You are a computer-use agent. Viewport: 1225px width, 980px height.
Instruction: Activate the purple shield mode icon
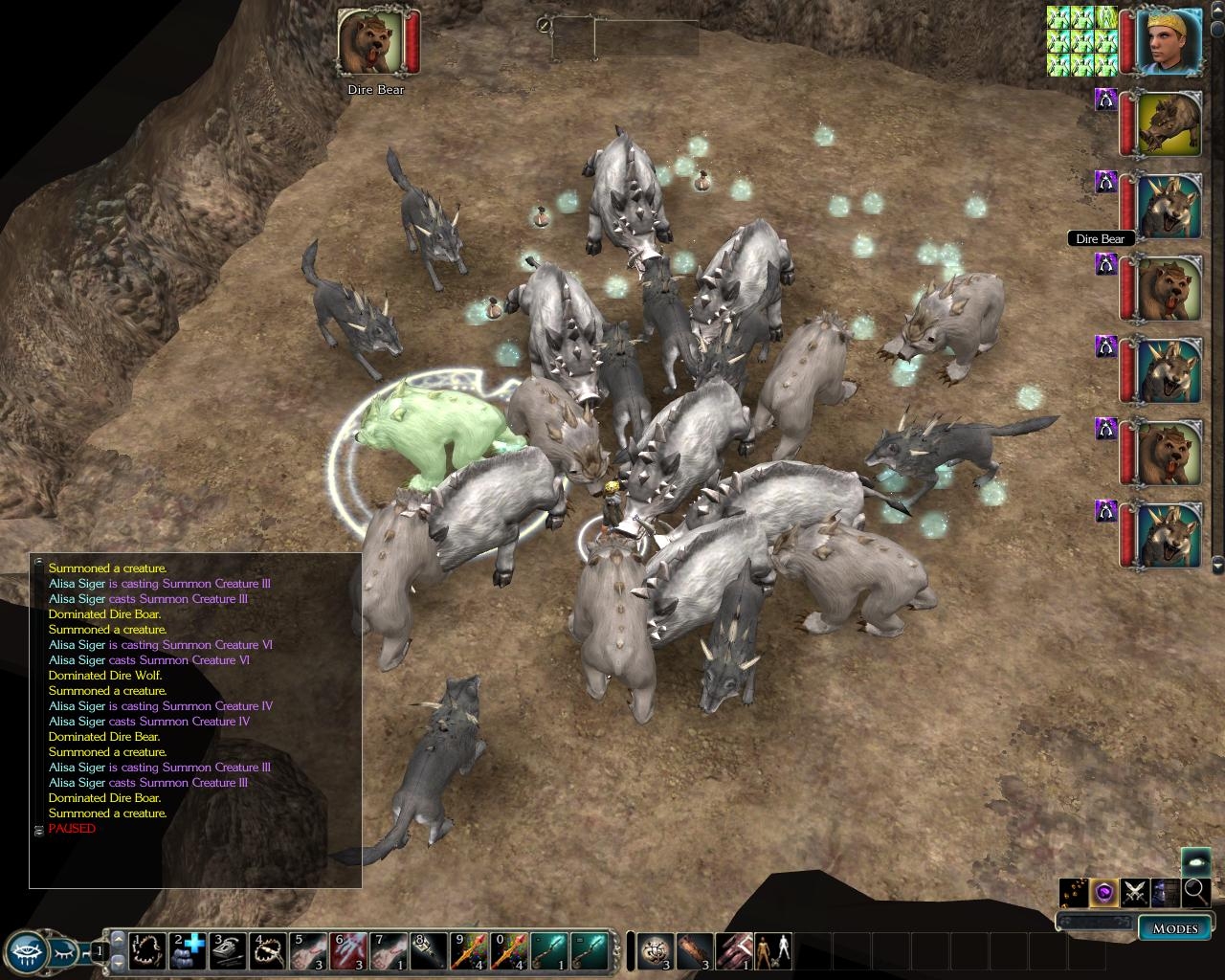(1104, 892)
